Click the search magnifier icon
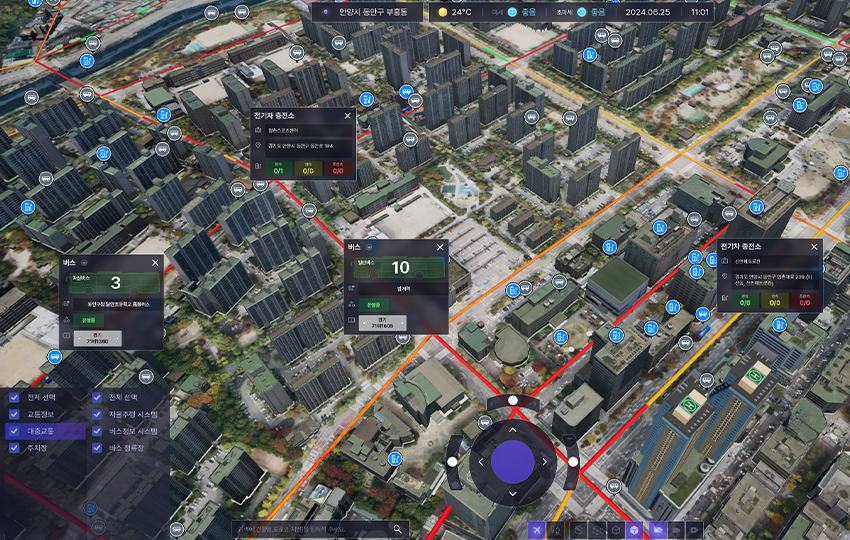Screen dimensions: 850x540 click(398, 529)
